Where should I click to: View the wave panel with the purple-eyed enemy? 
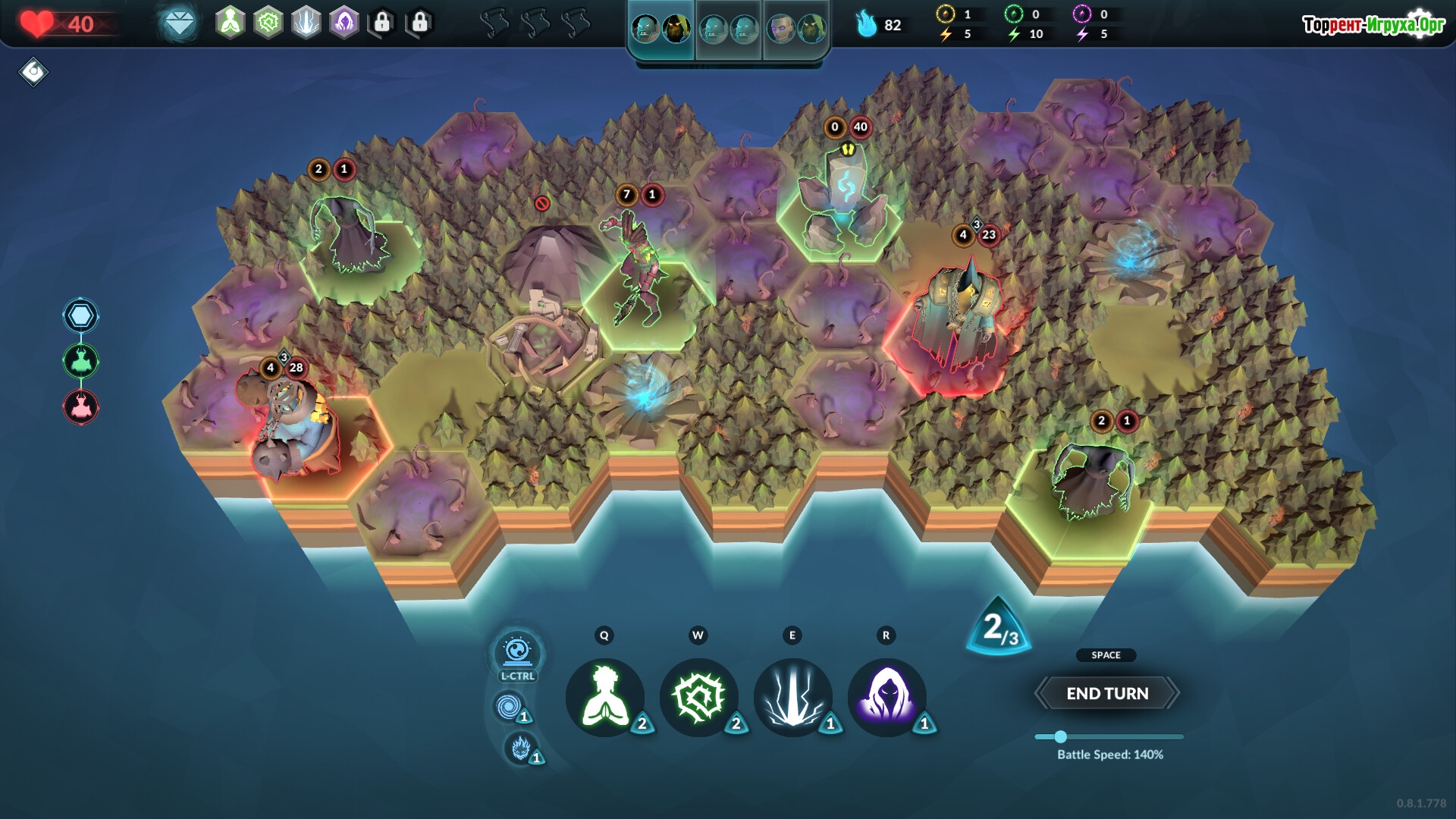(796, 30)
